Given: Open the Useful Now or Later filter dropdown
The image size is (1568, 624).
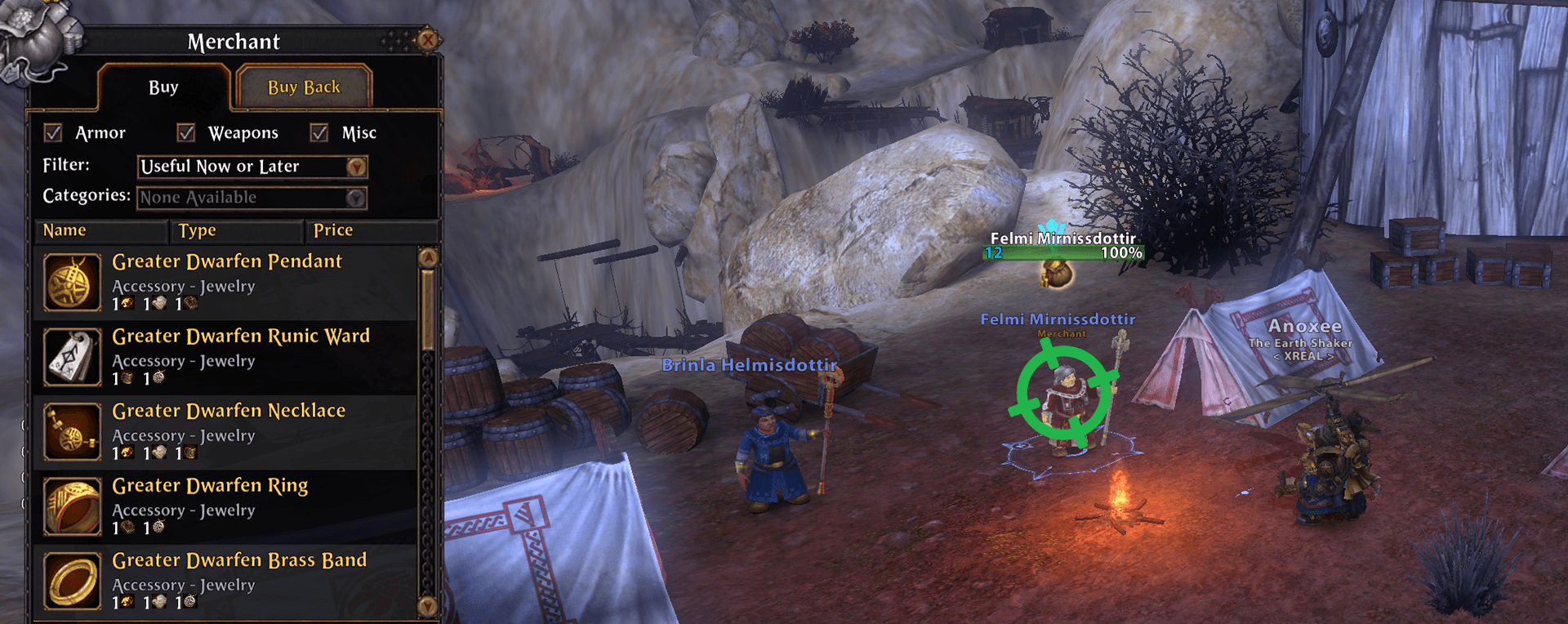Looking at the screenshot, I should tap(355, 167).
